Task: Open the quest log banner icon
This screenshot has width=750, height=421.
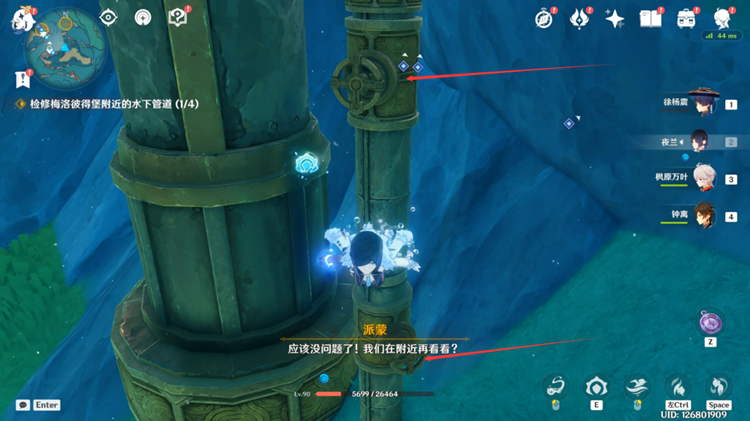Action: (22, 80)
